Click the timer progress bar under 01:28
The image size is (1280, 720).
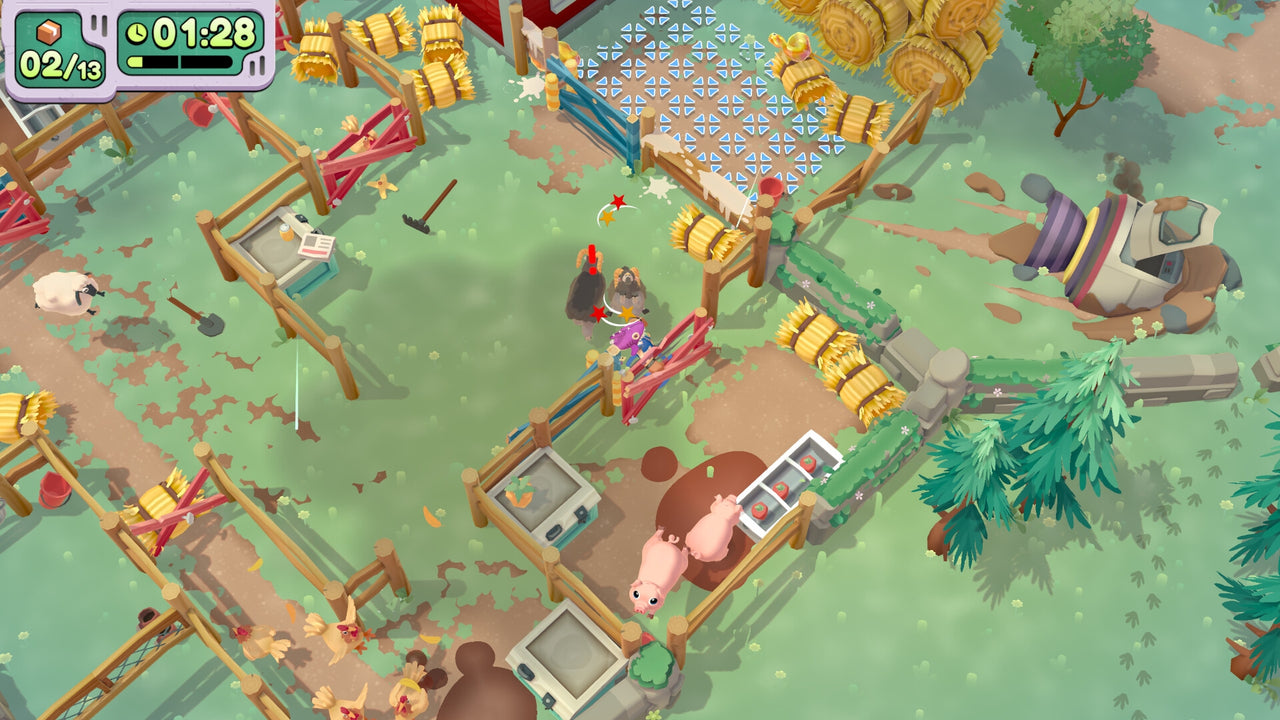(178, 62)
